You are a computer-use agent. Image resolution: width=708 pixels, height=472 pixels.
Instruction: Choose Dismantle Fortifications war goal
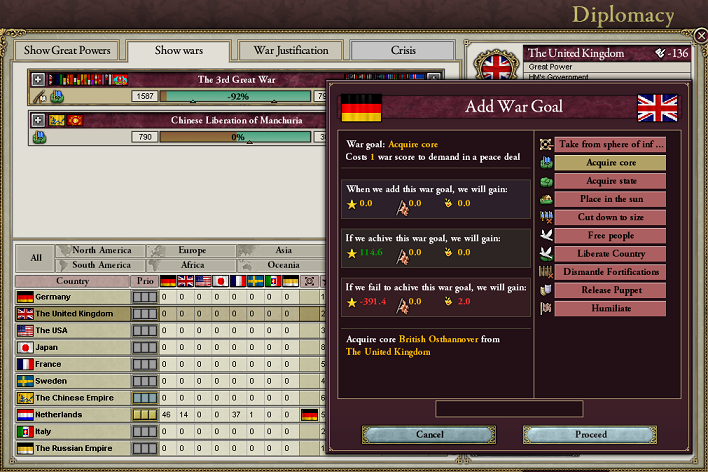pos(610,271)
